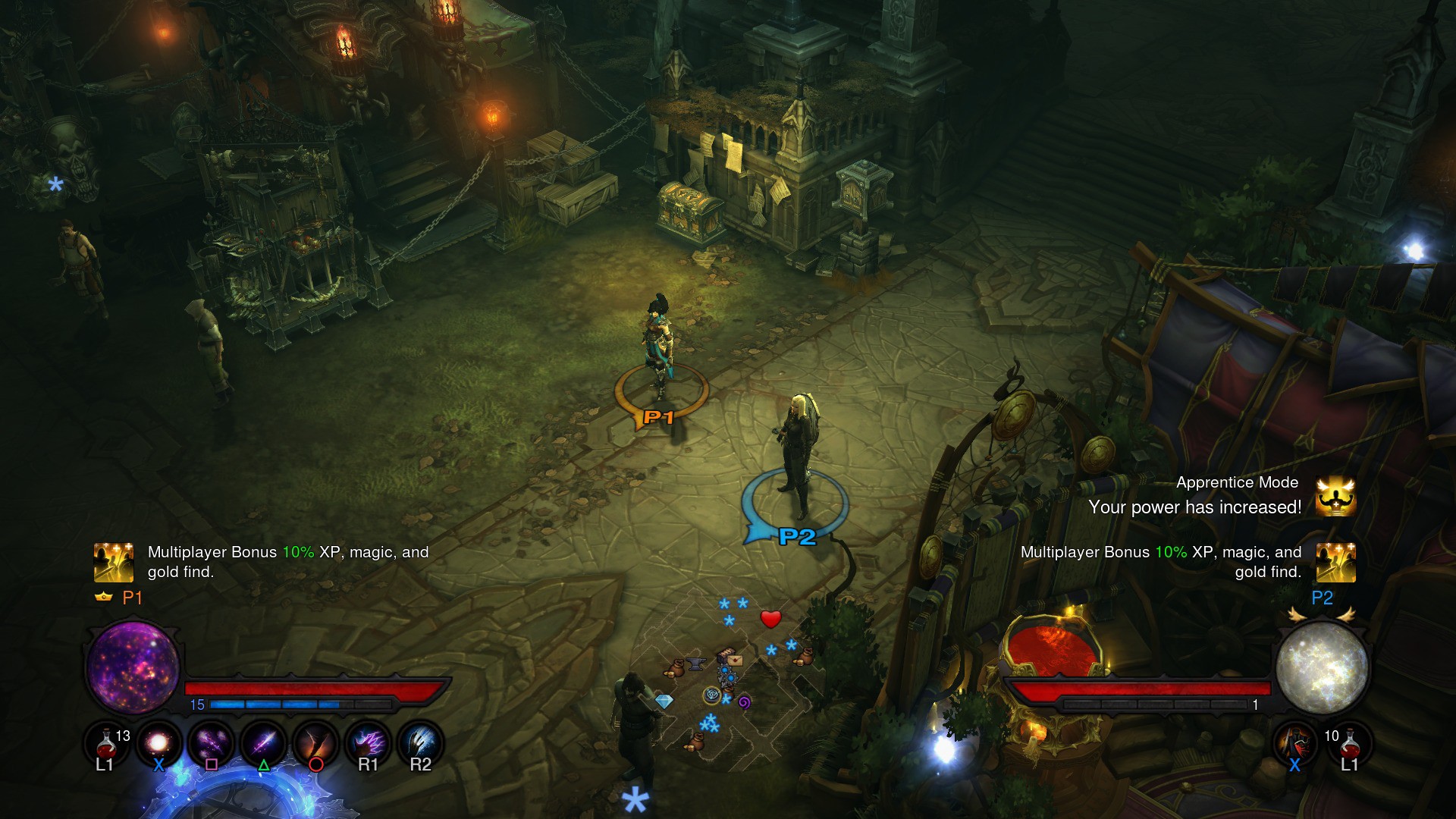Click the red heart healer marker on the minimap
The image size is (1456, 819).
click(x=770, y=619)
